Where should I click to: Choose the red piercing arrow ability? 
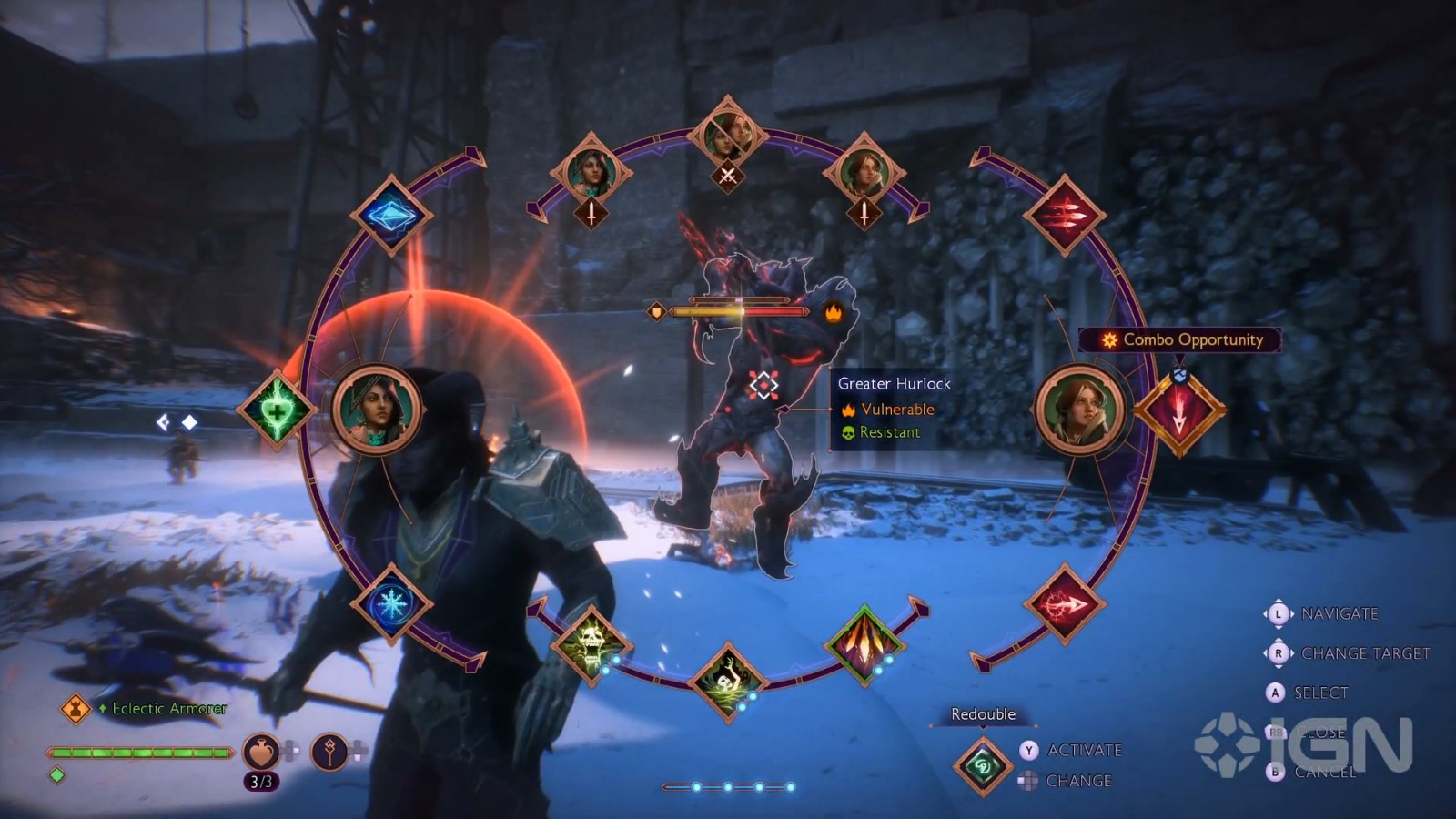(x=1064, y=603)
